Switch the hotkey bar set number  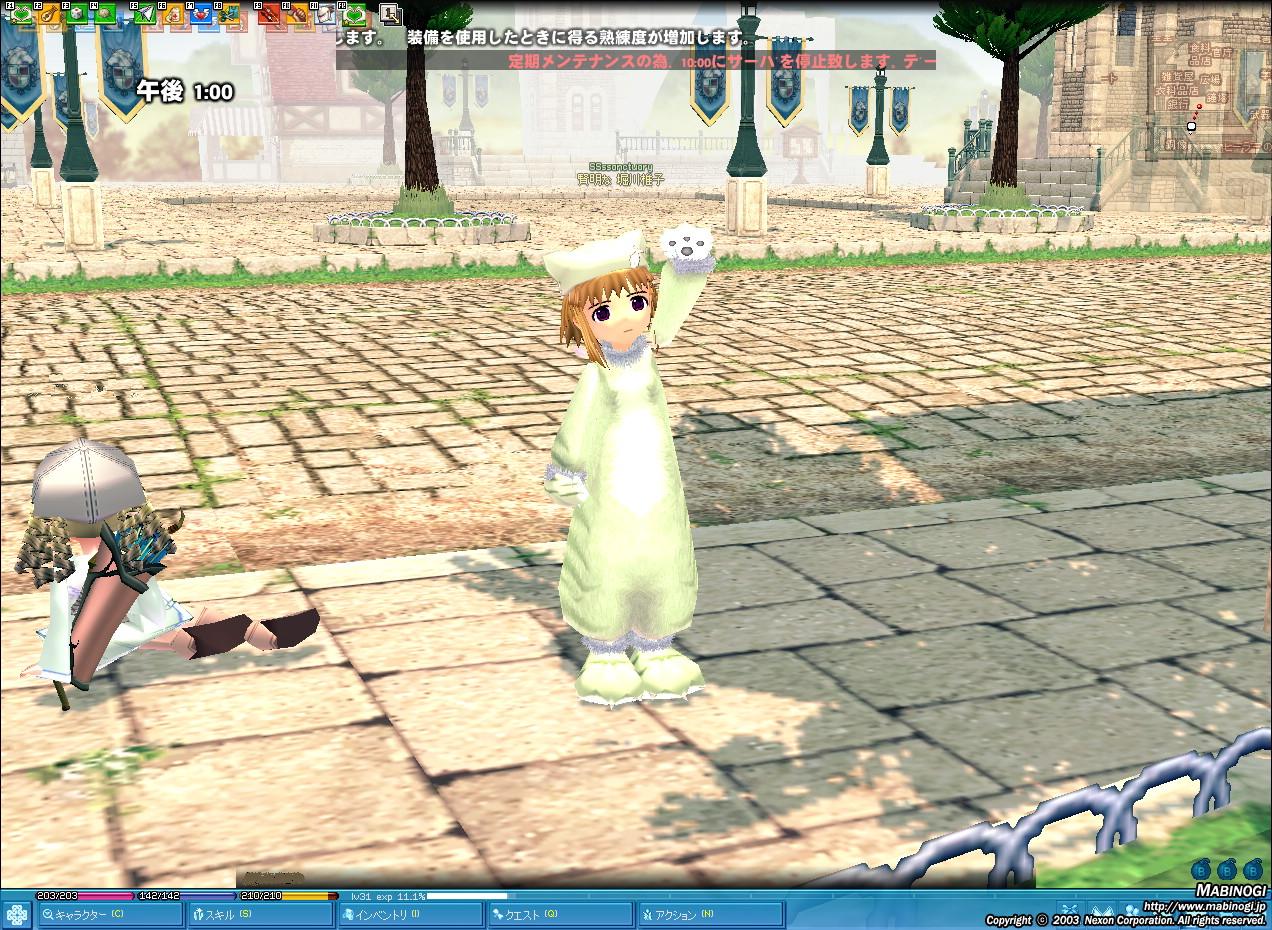pyautogui.click(x=390, y=13)
